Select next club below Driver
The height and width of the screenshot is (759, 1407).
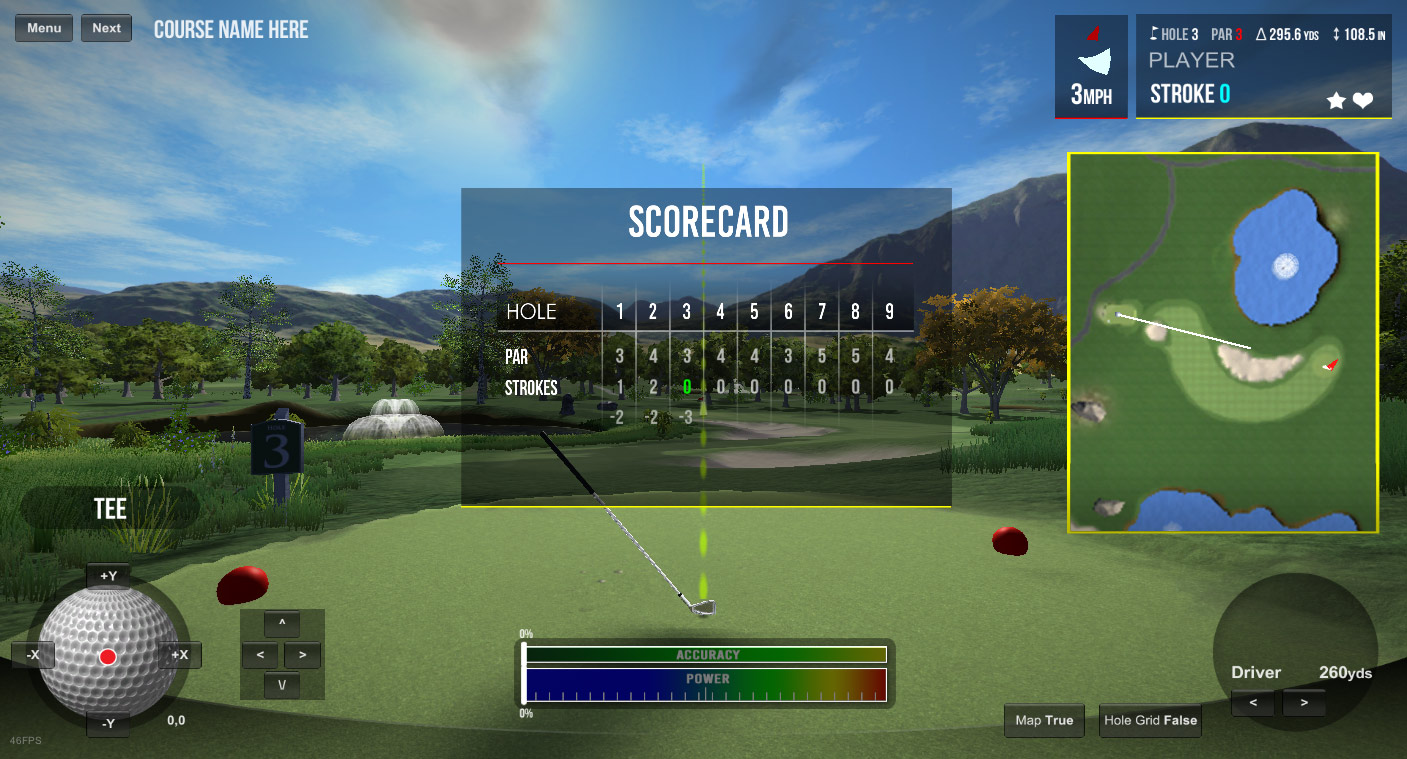click(1303, 703)
